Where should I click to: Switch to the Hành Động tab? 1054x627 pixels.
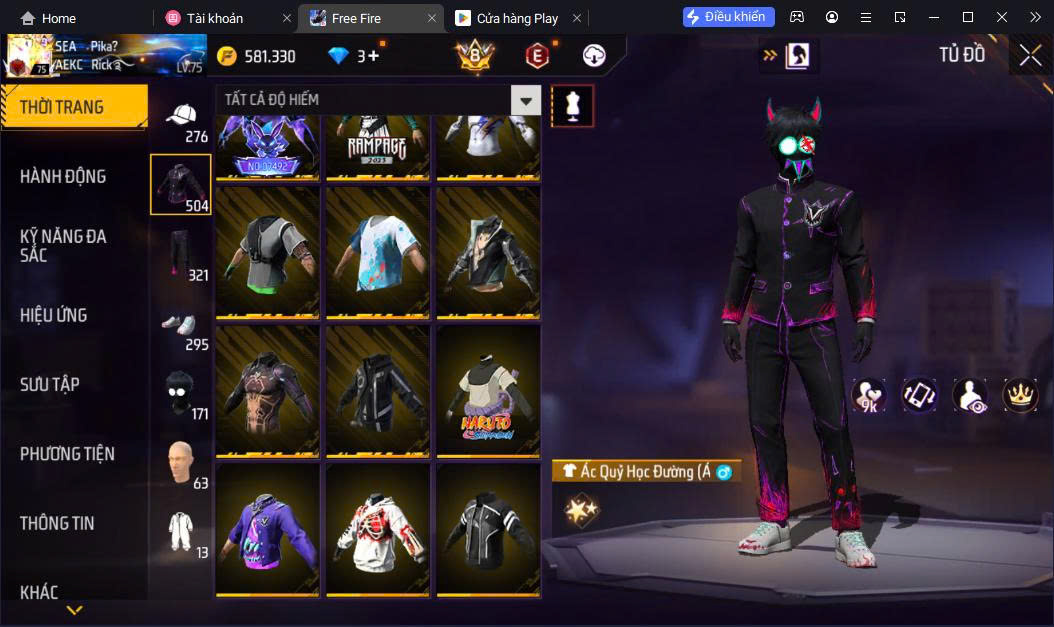[63, 177]
